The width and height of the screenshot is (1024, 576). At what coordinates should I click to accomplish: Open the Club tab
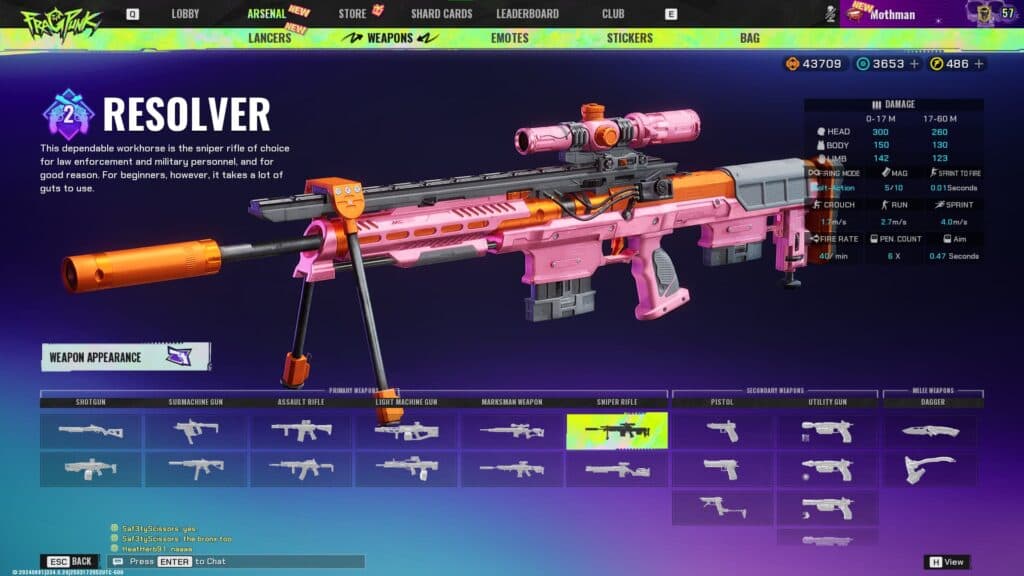coord(613,14)
